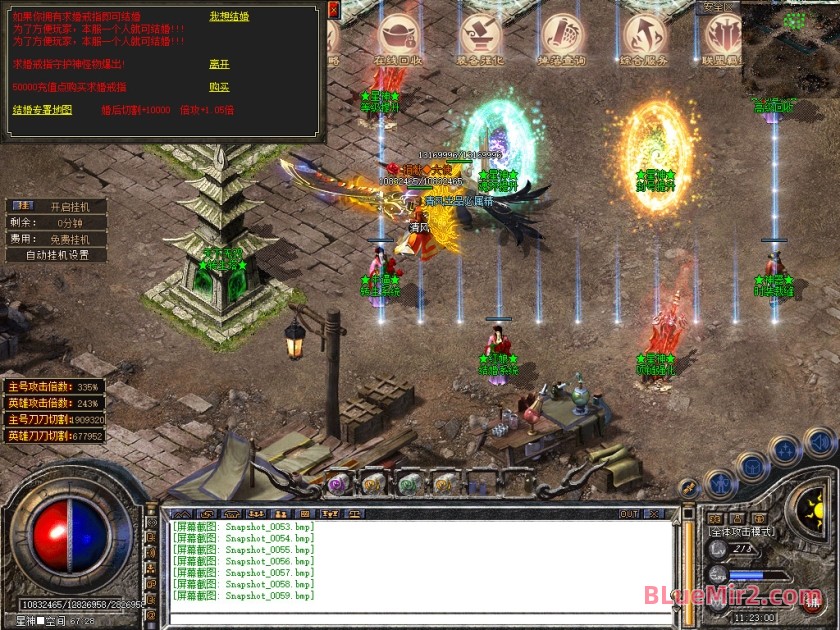Open the 装备强化 equipment enhancement icon

click(x=481, y=37)
